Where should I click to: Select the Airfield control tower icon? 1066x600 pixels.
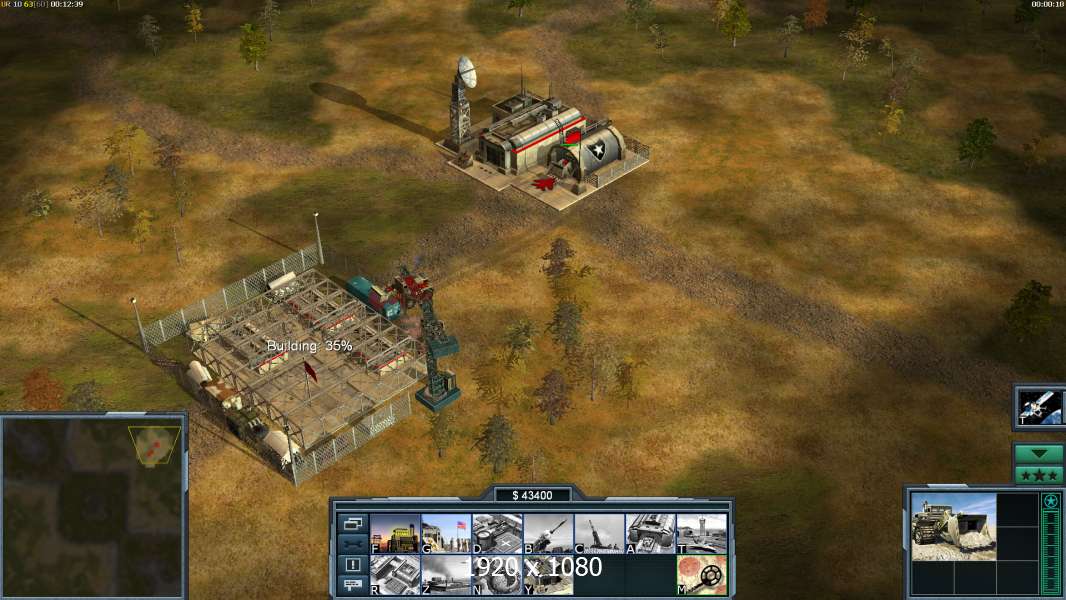pyautogui.click(x=701, y=533)
